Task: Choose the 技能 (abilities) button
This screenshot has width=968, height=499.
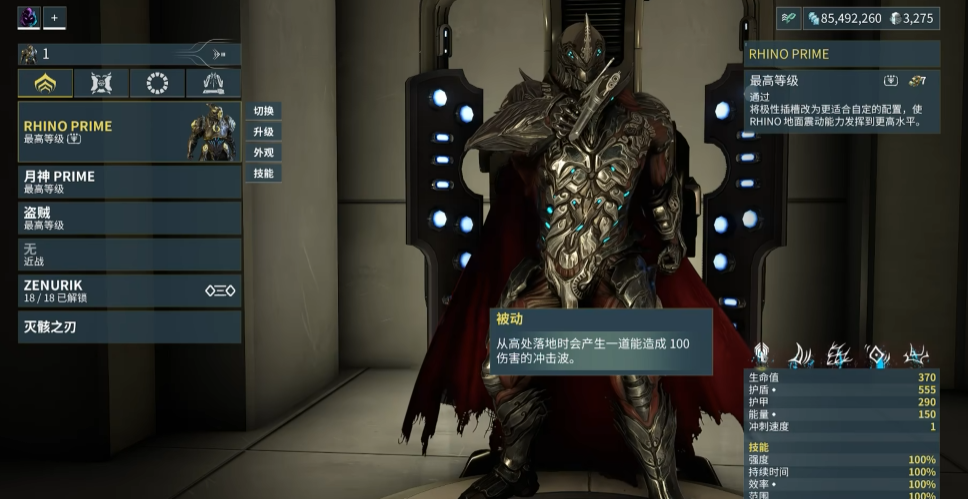Action: coord(263,174)
